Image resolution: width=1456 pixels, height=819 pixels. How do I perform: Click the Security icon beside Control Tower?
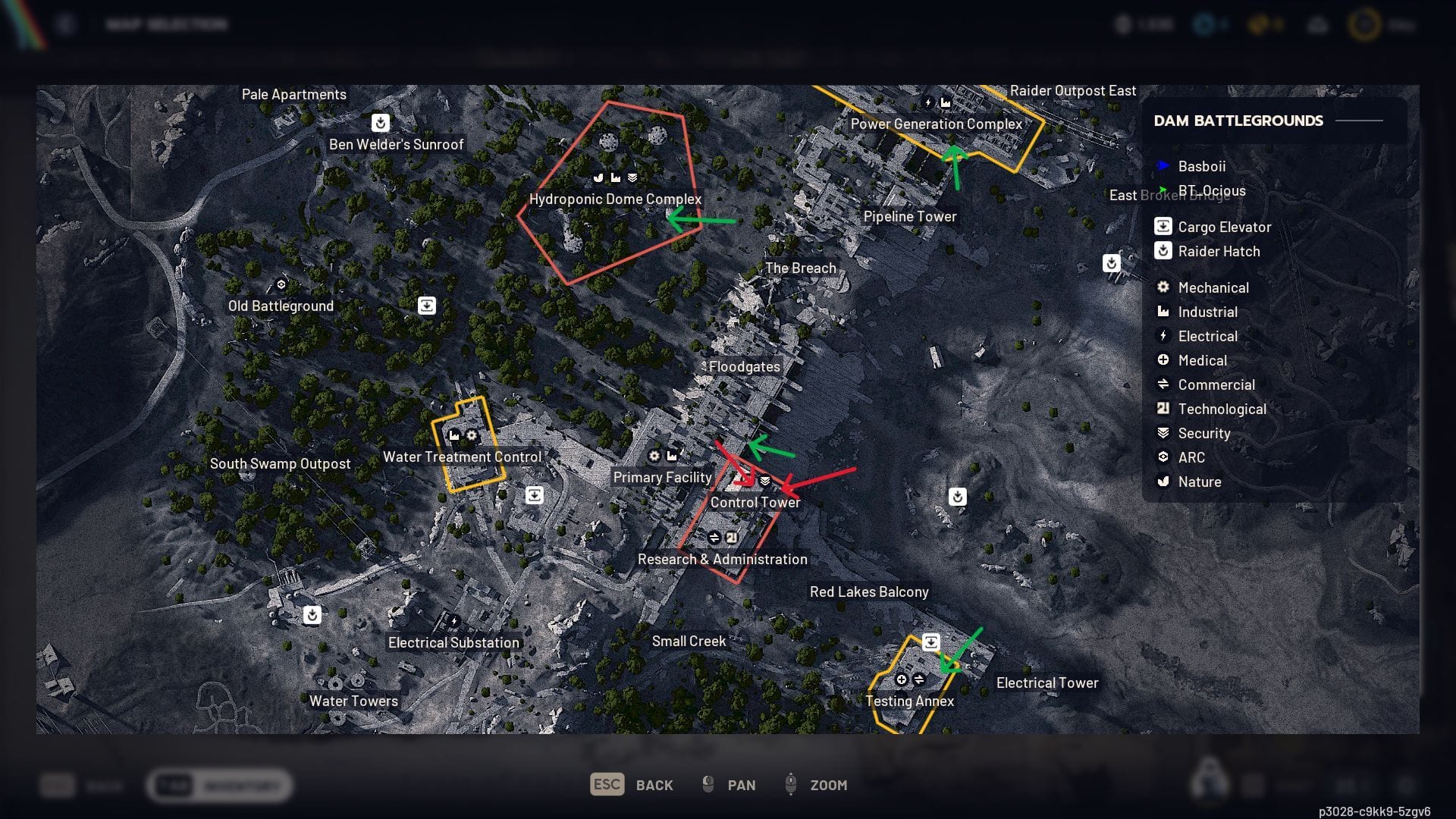pos(765,479)
